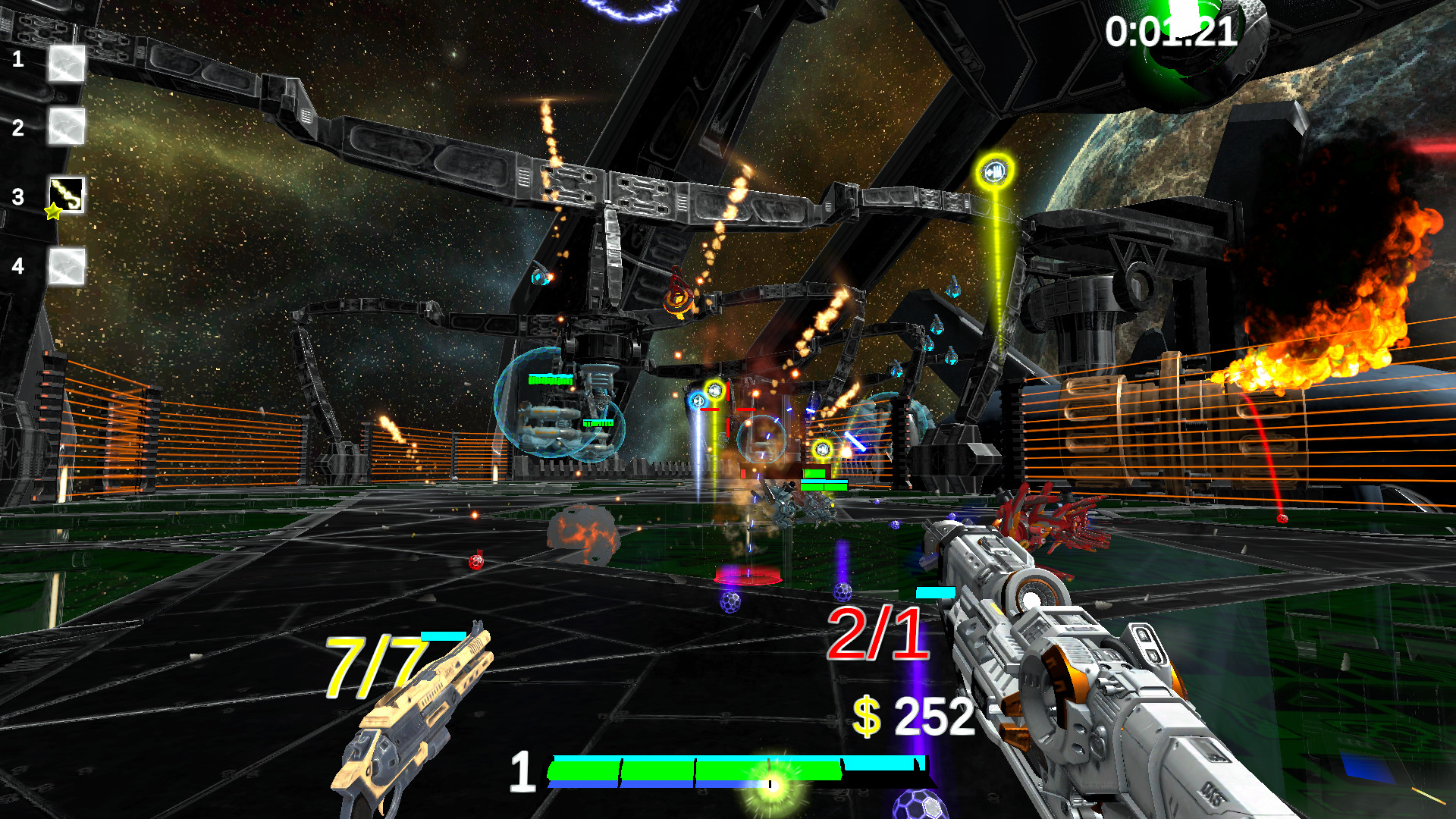Select the chain lightning ability in slot 3

pyautogui.click(x=67, y=196)
